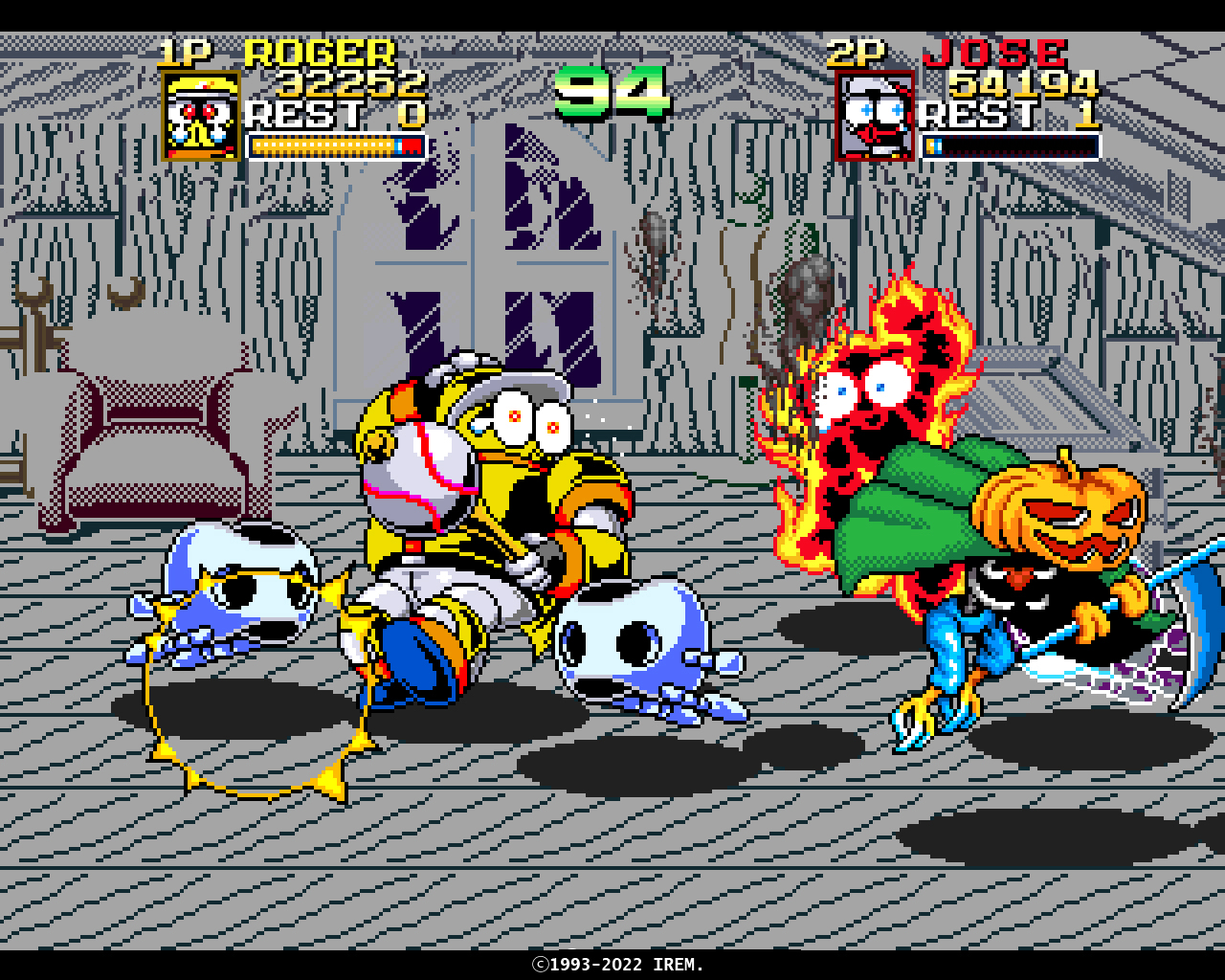Viewport: 1225px width, 980px height.
Task: Click Jose's red player two portrait
Action: pos(875,116)
